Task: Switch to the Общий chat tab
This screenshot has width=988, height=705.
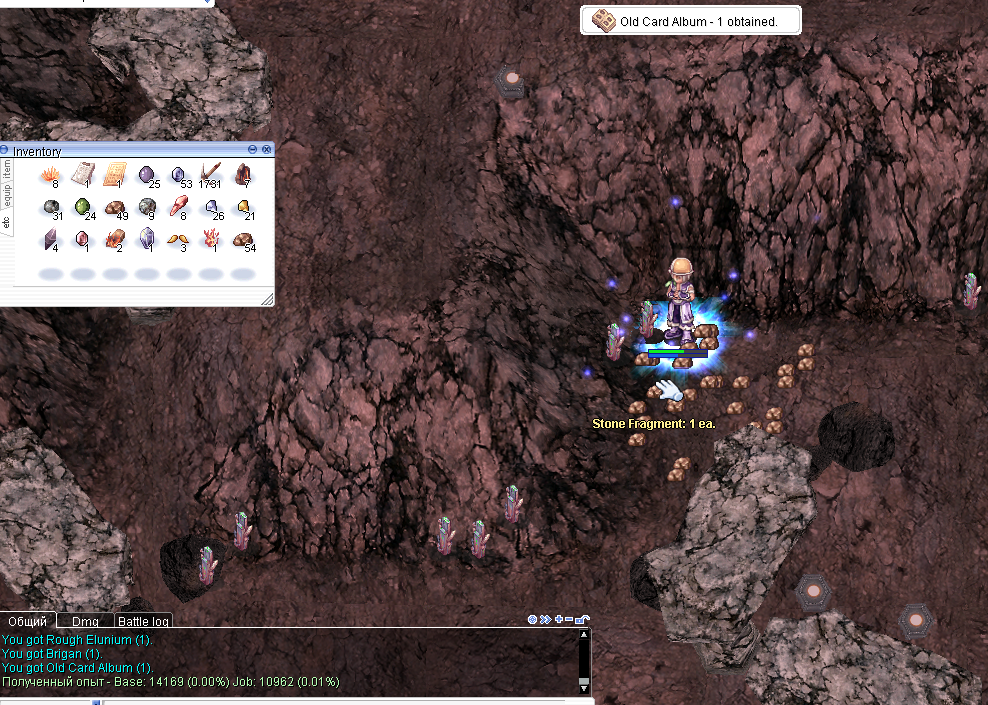Action: (x=28, y=621)
